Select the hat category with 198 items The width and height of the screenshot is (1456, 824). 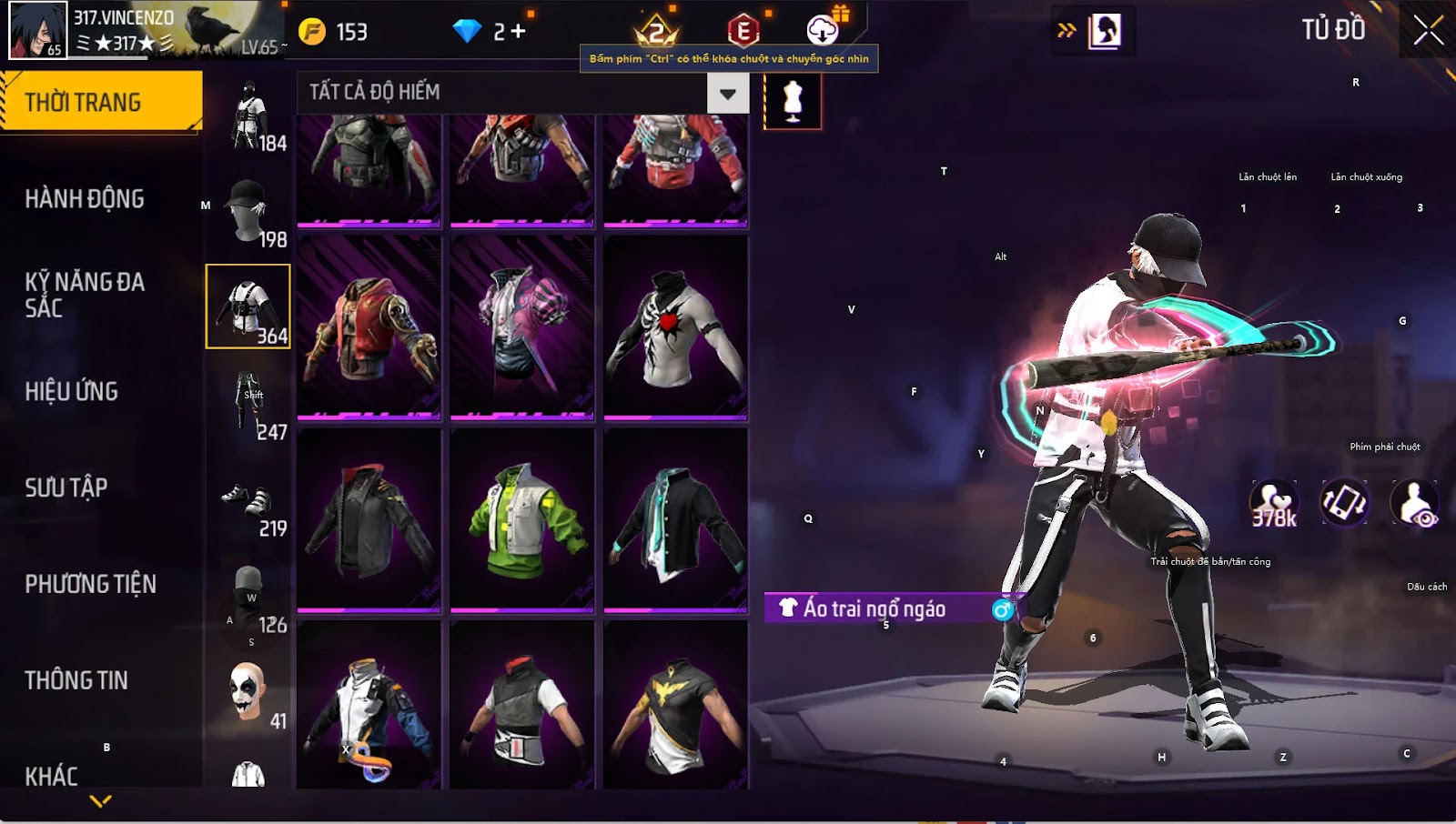pyautogui.click(x=248, y=211)
